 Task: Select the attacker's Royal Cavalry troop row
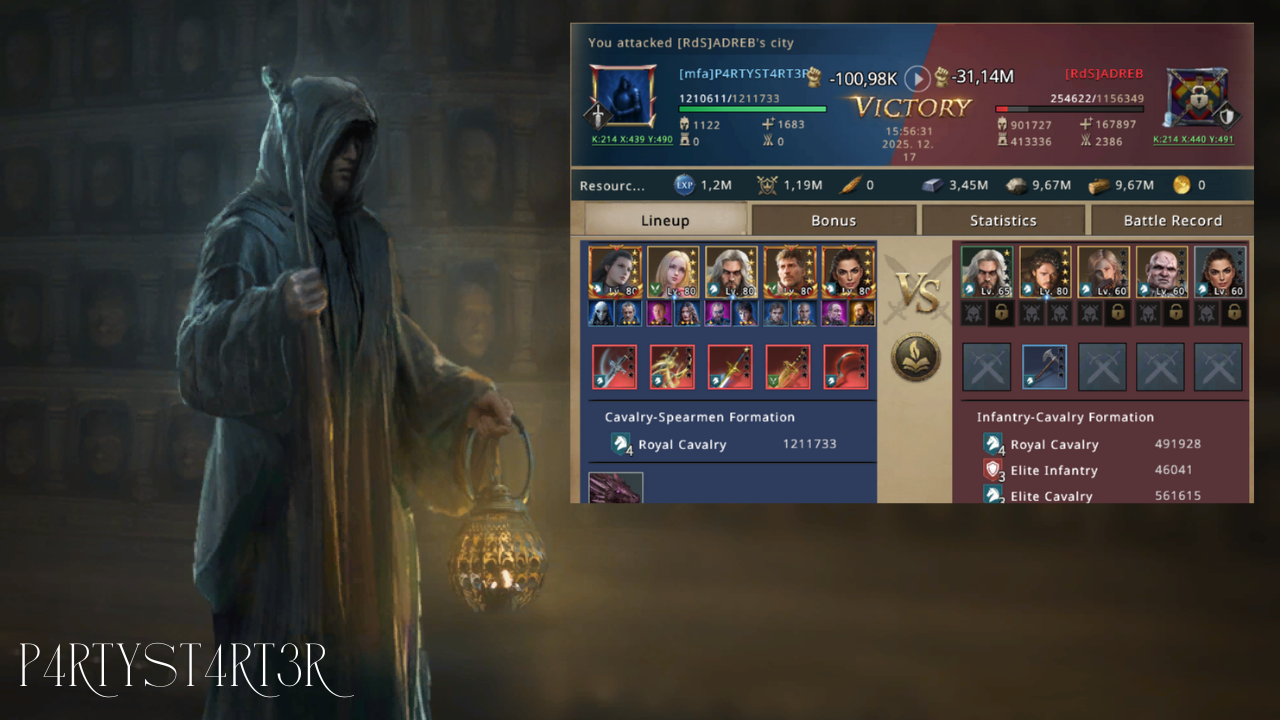click(x=727, y=444)
